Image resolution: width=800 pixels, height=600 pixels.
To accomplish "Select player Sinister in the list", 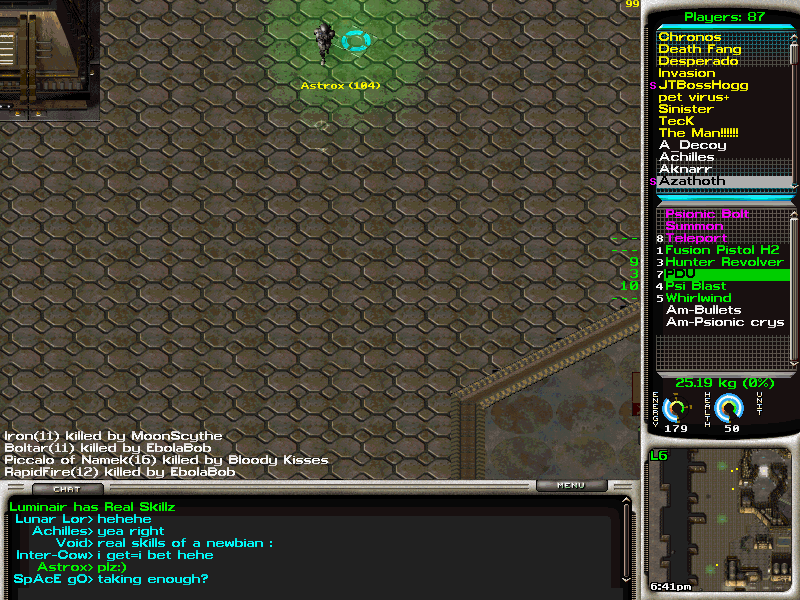I will coord(686,109).
